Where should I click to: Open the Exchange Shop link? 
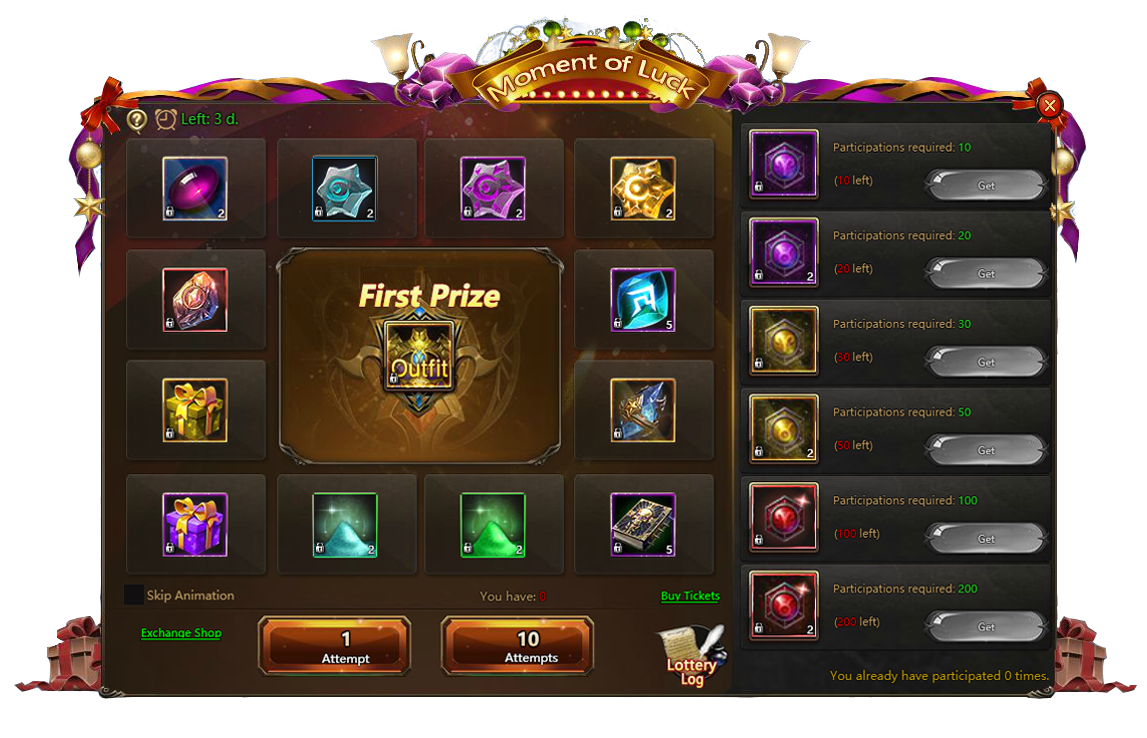pos(181,633)
